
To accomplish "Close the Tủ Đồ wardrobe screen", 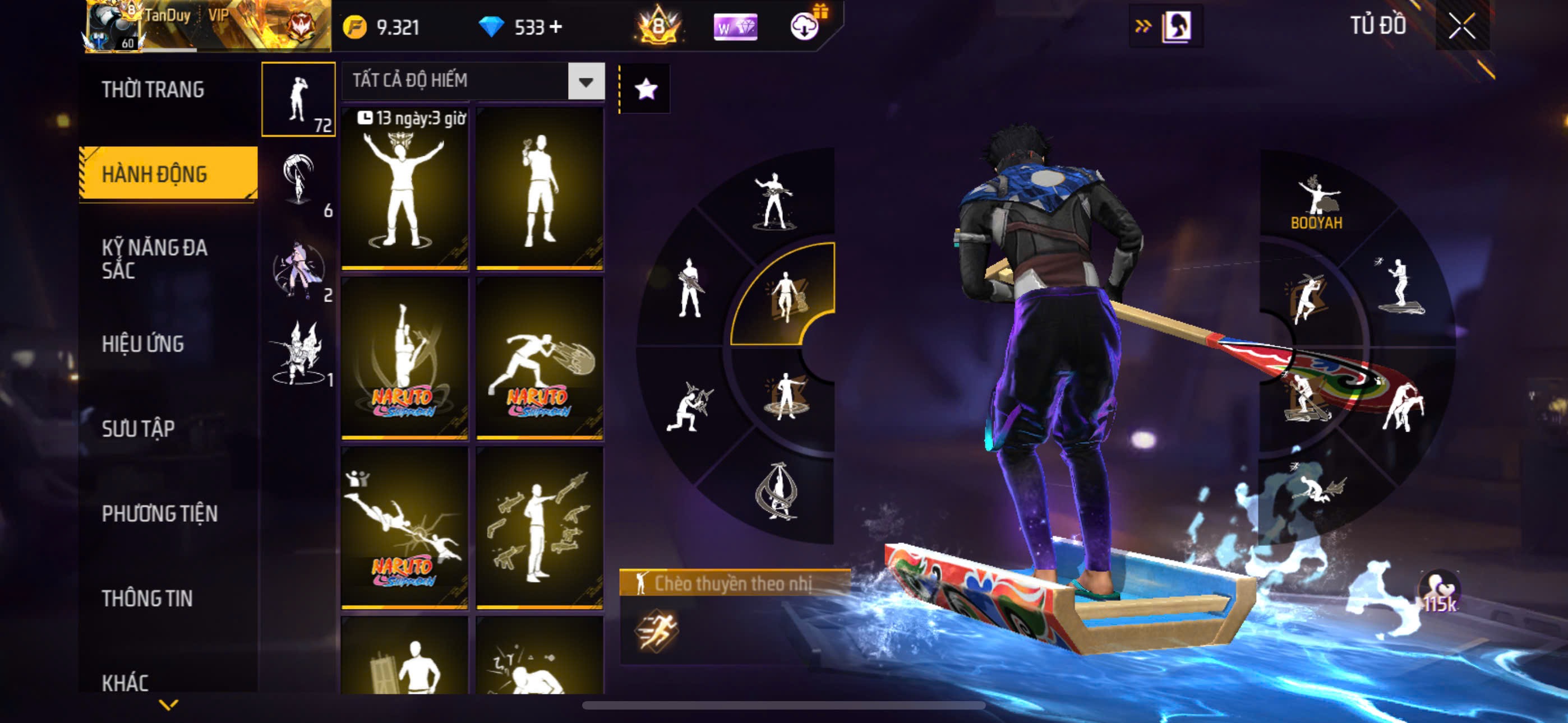I will (1461, 26).
